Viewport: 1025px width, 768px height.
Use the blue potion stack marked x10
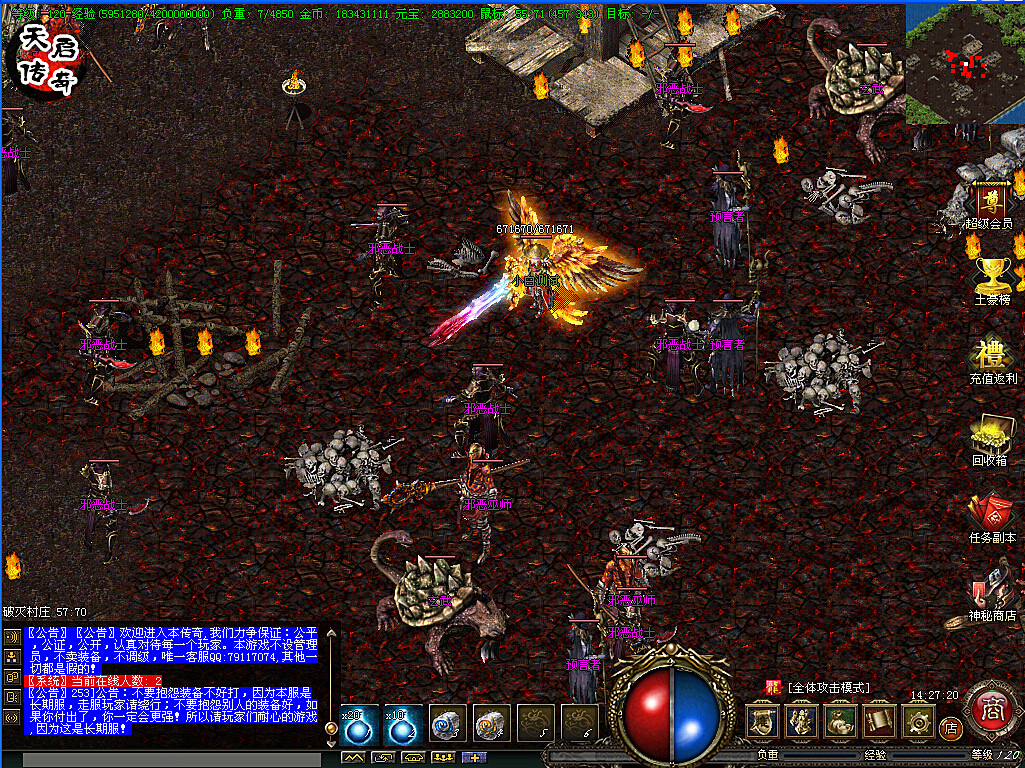click(x=403, y=723)
